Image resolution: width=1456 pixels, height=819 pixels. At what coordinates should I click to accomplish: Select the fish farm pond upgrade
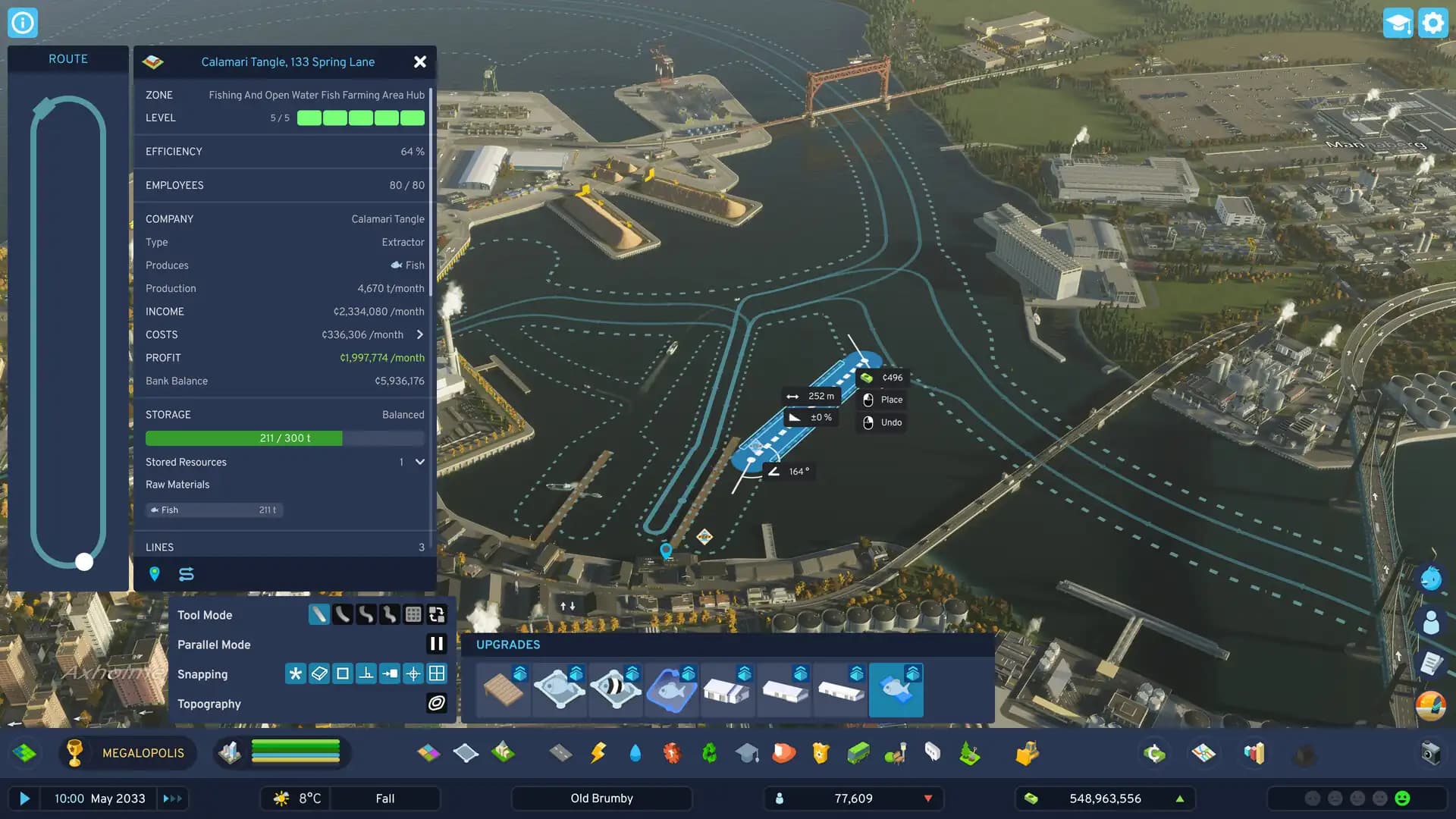[672, 689]
